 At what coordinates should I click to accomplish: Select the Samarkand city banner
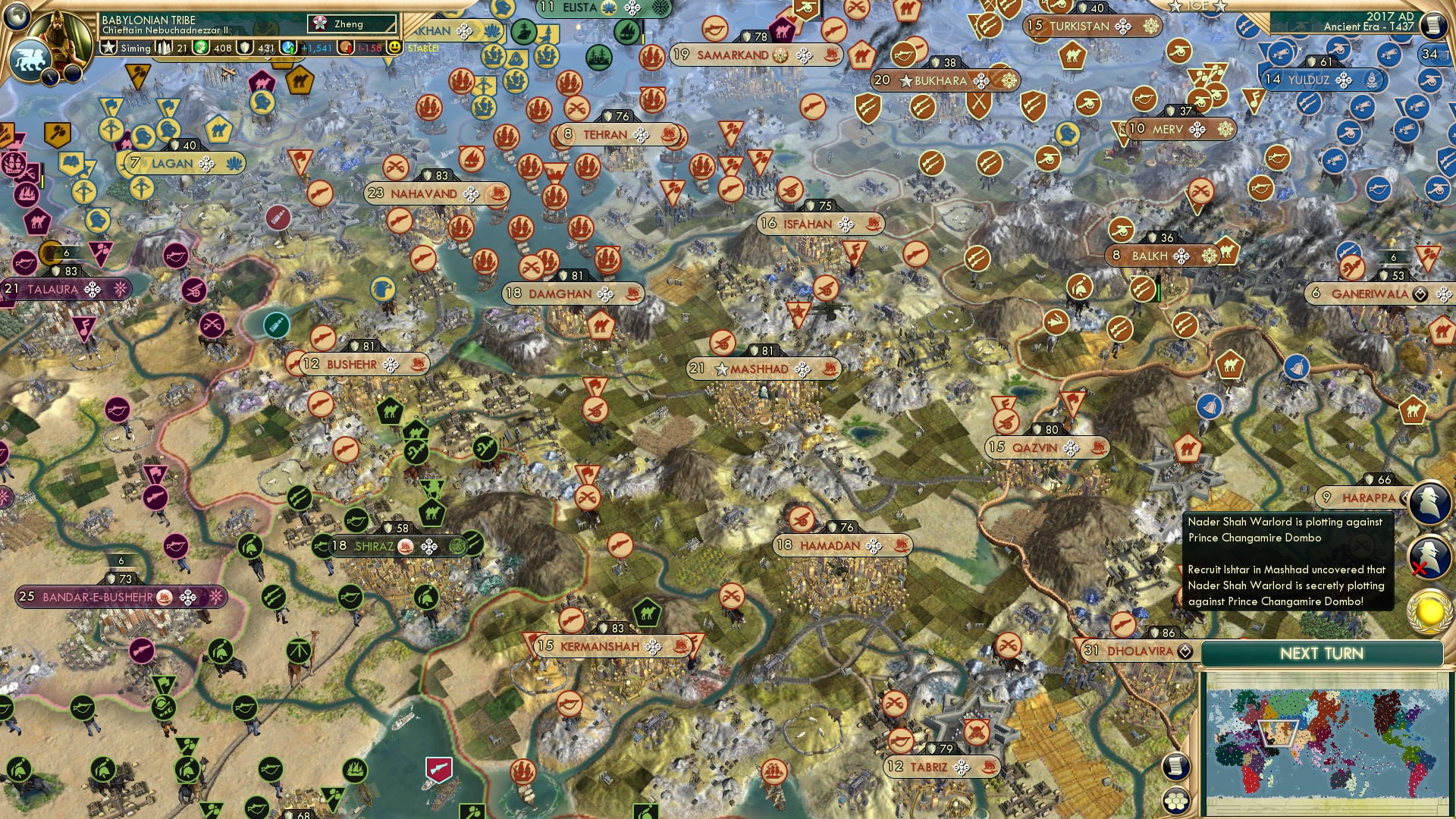(x=732, y=55)
